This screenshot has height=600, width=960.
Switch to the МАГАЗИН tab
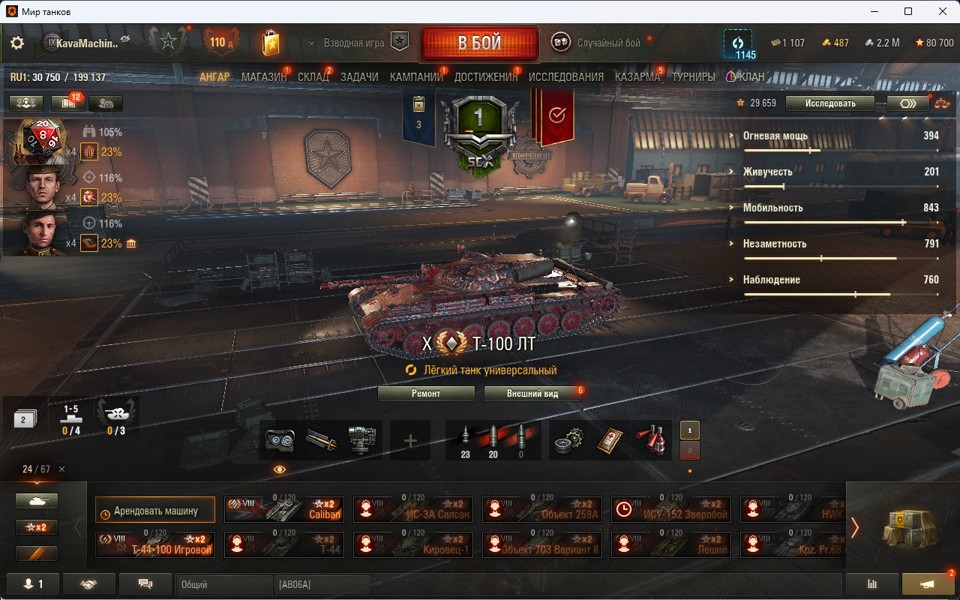[x=264, y=77]
